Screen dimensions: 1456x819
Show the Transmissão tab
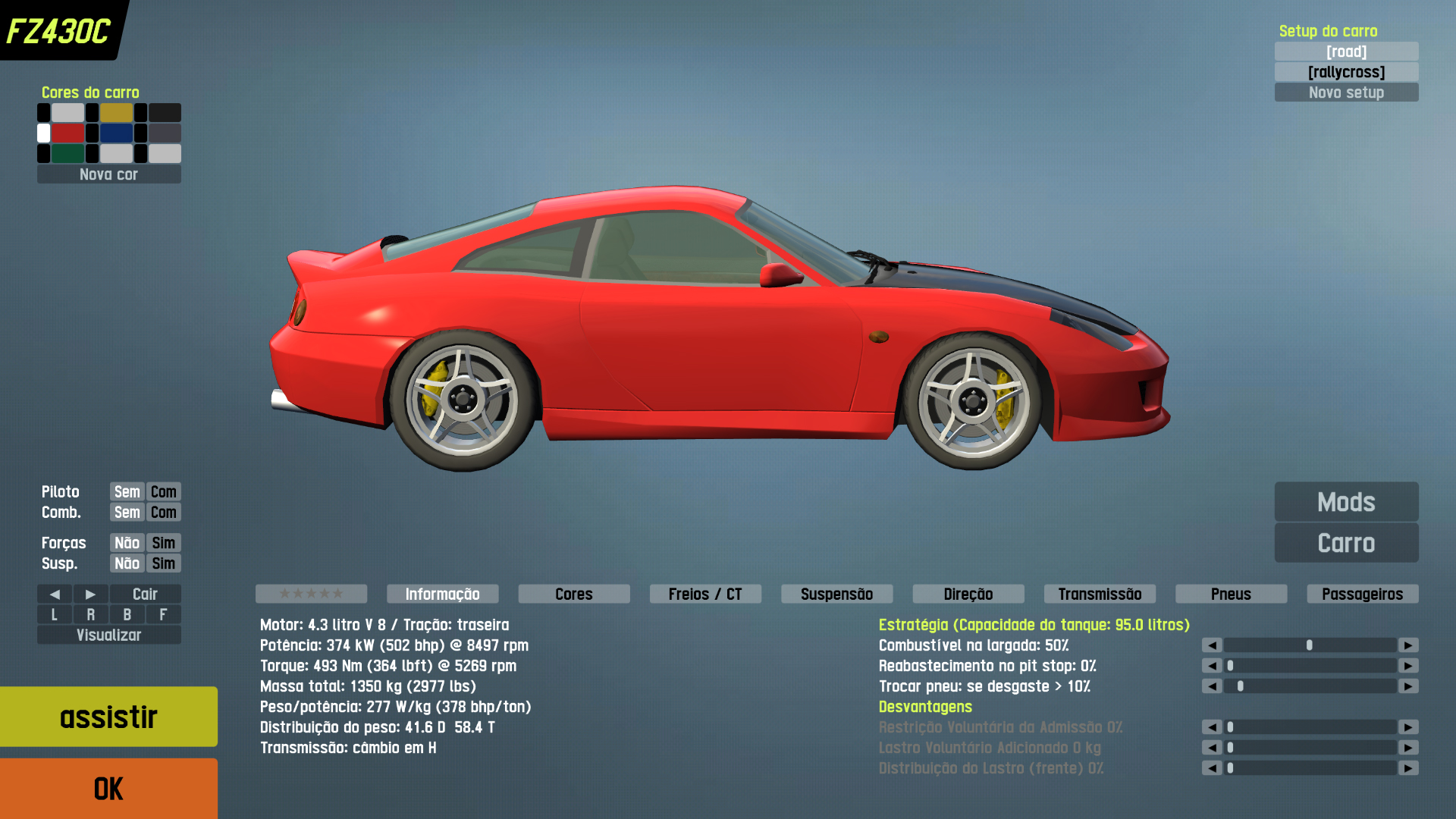point(1100,594)
